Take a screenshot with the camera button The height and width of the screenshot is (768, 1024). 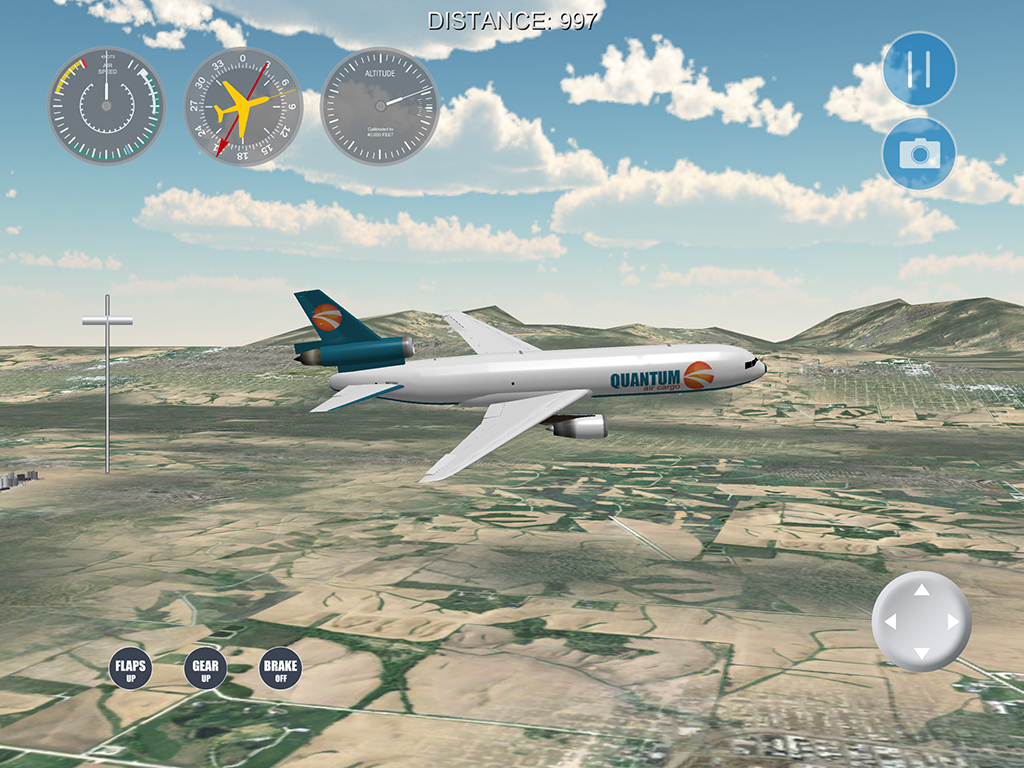click(x=919, y=154)
